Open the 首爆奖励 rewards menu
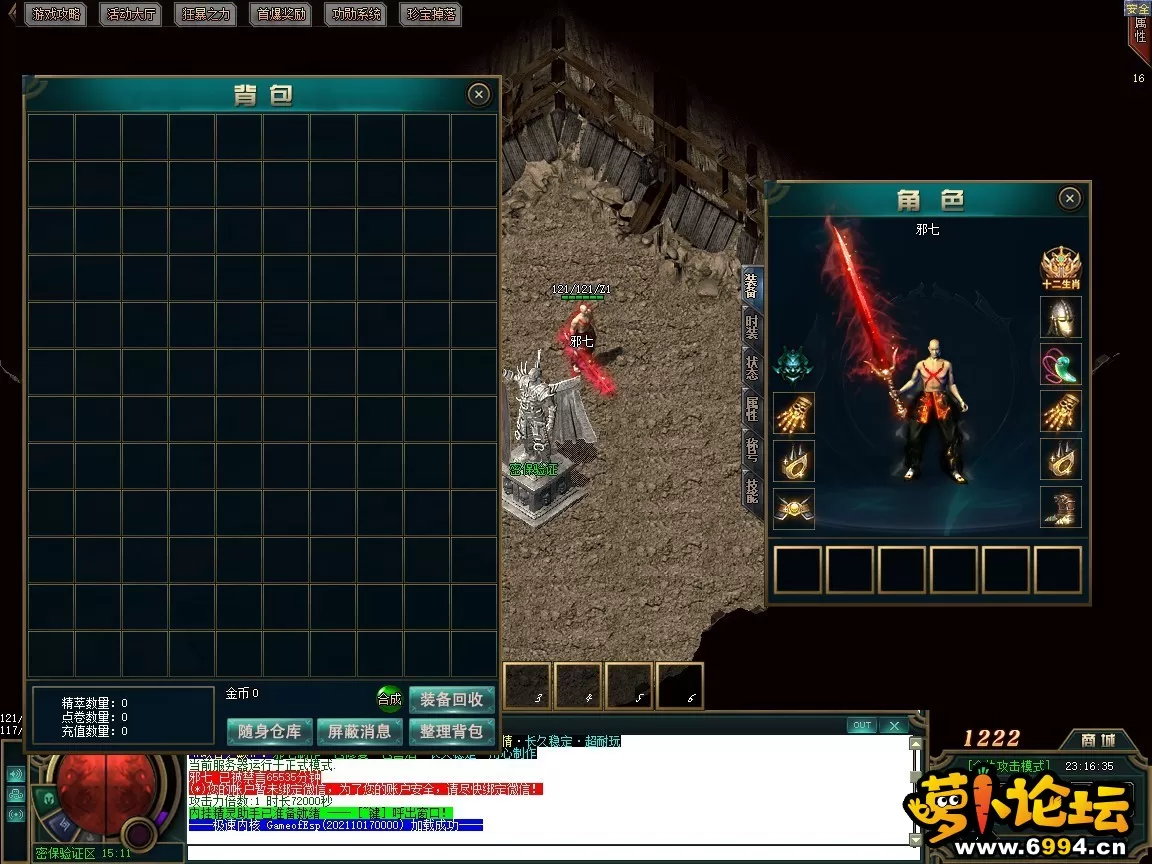 tap(282, 14)
